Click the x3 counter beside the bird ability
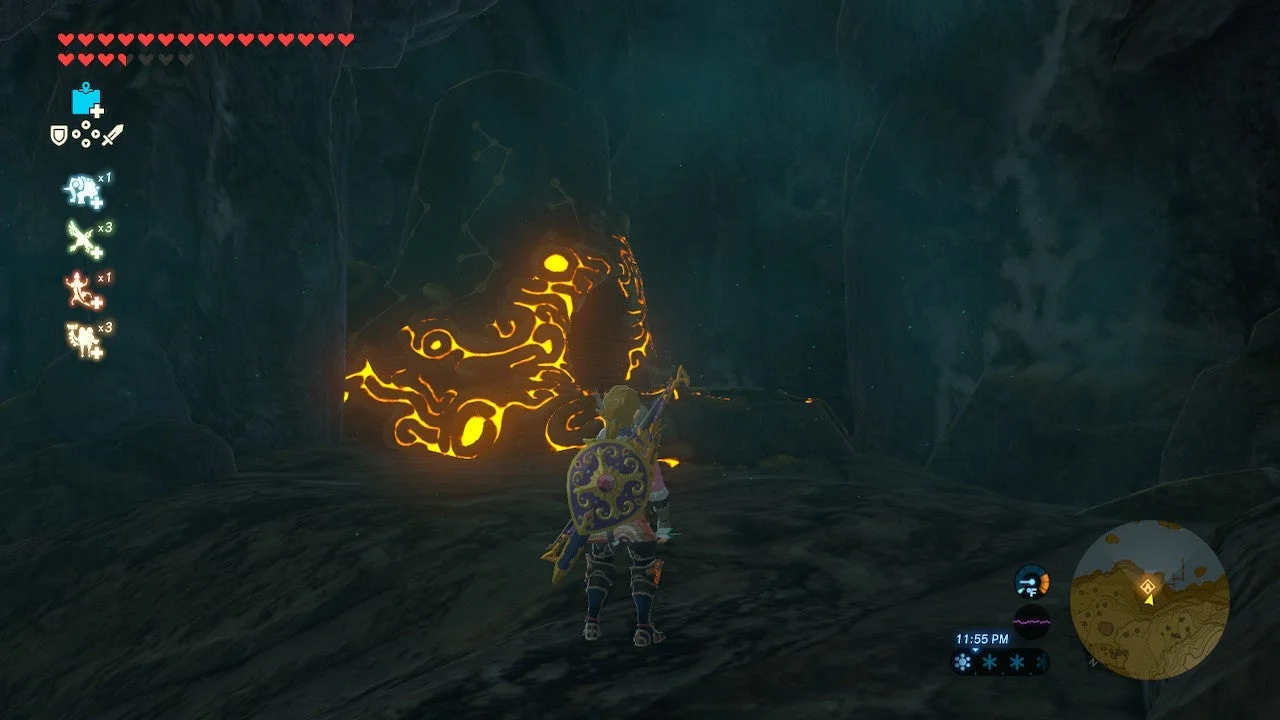This screenshot has height=720, width=1280. tap(105, 225)
